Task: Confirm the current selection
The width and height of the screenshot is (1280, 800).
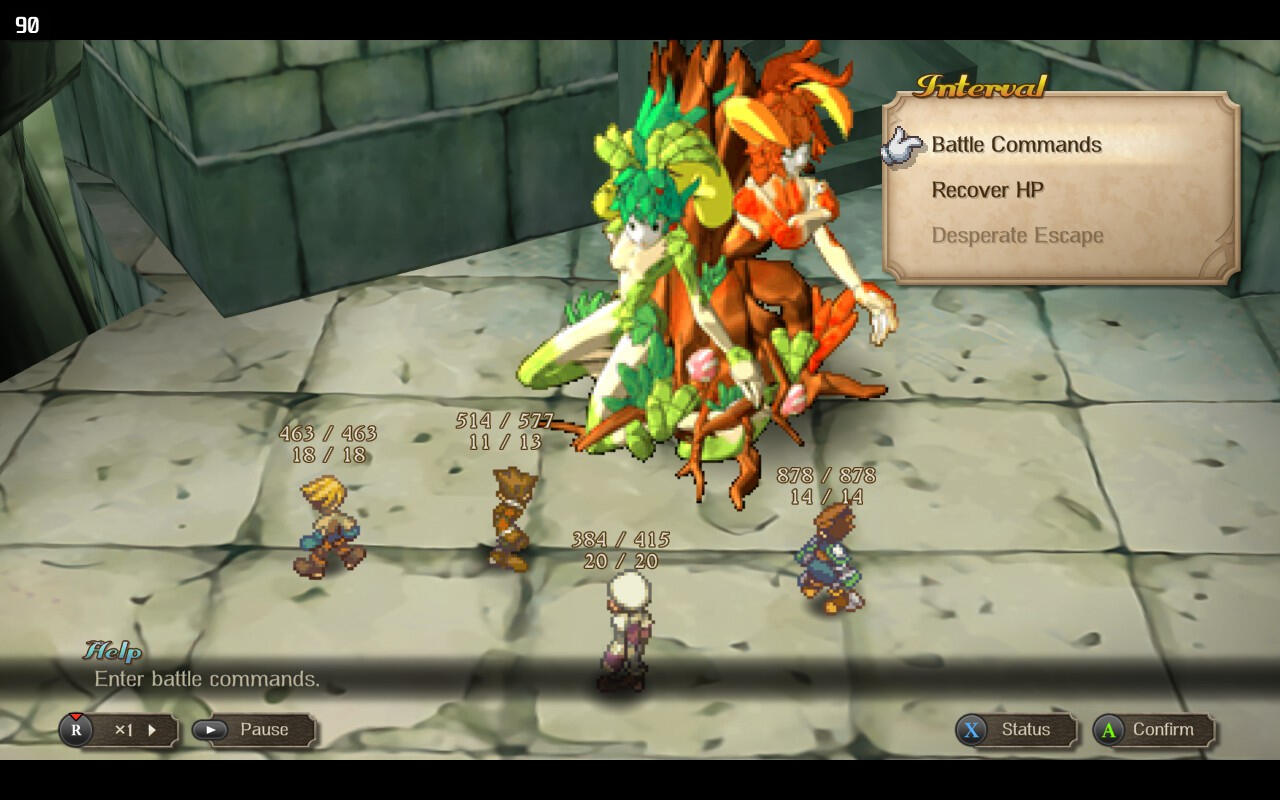Action: pos(1154,730)
